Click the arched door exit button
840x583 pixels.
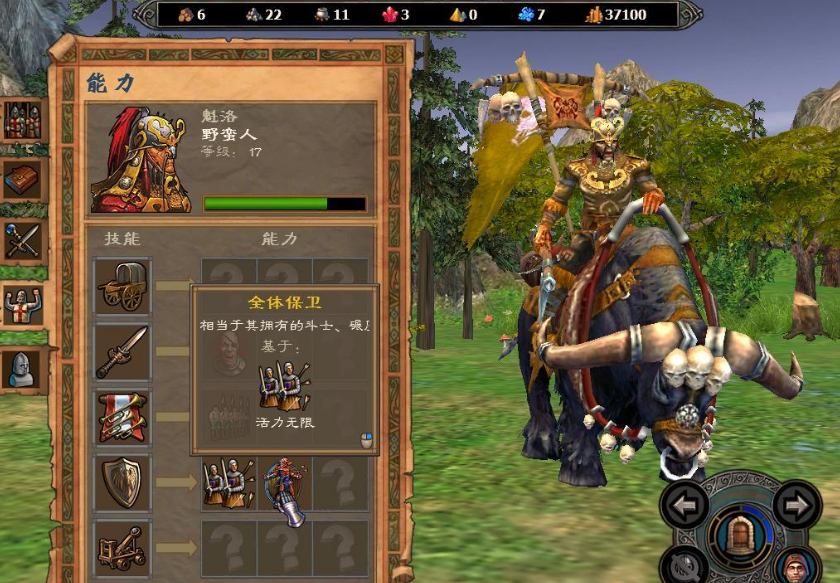click(741, 531)
